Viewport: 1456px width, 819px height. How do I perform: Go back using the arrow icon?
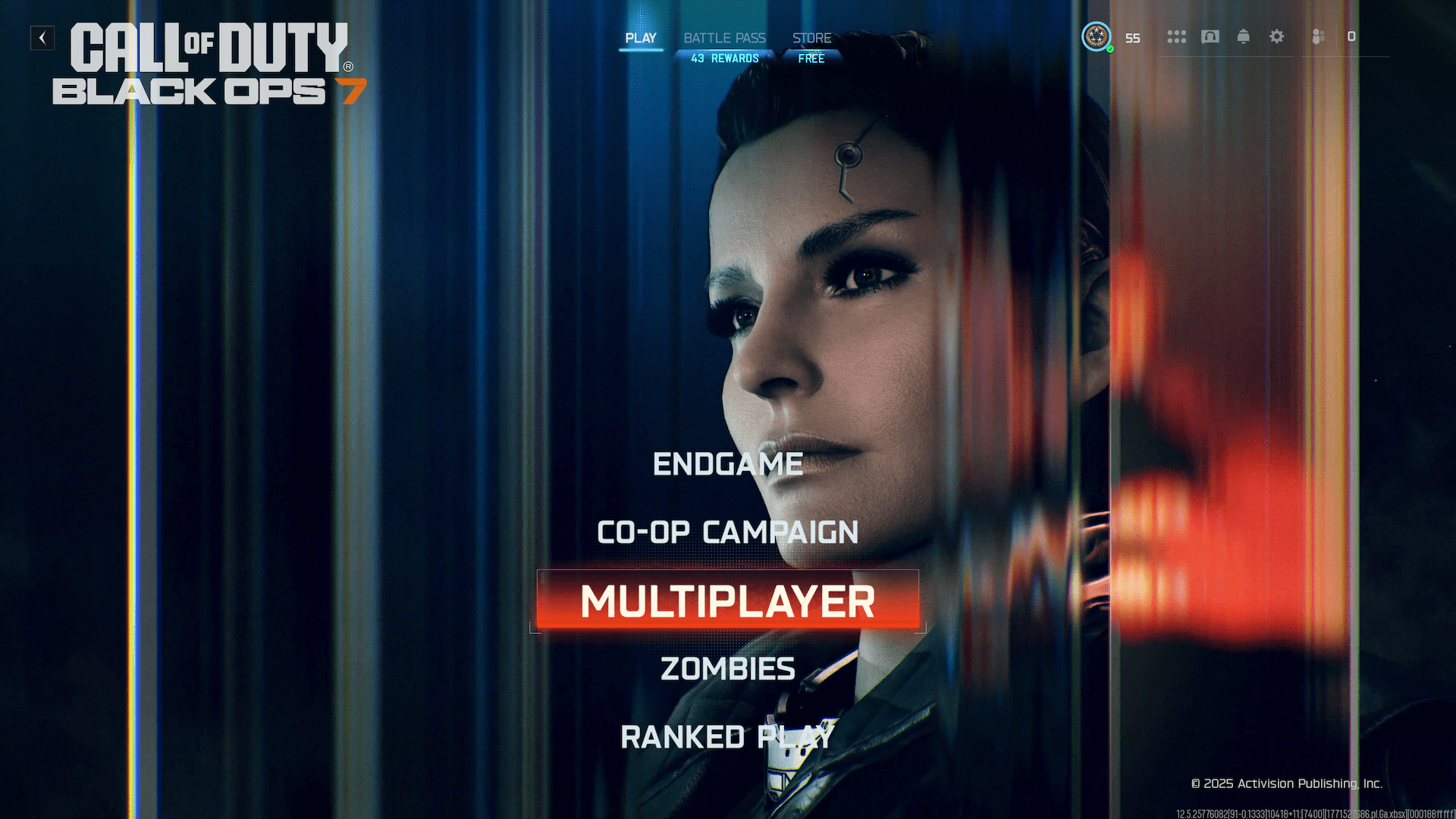[42, 38]
